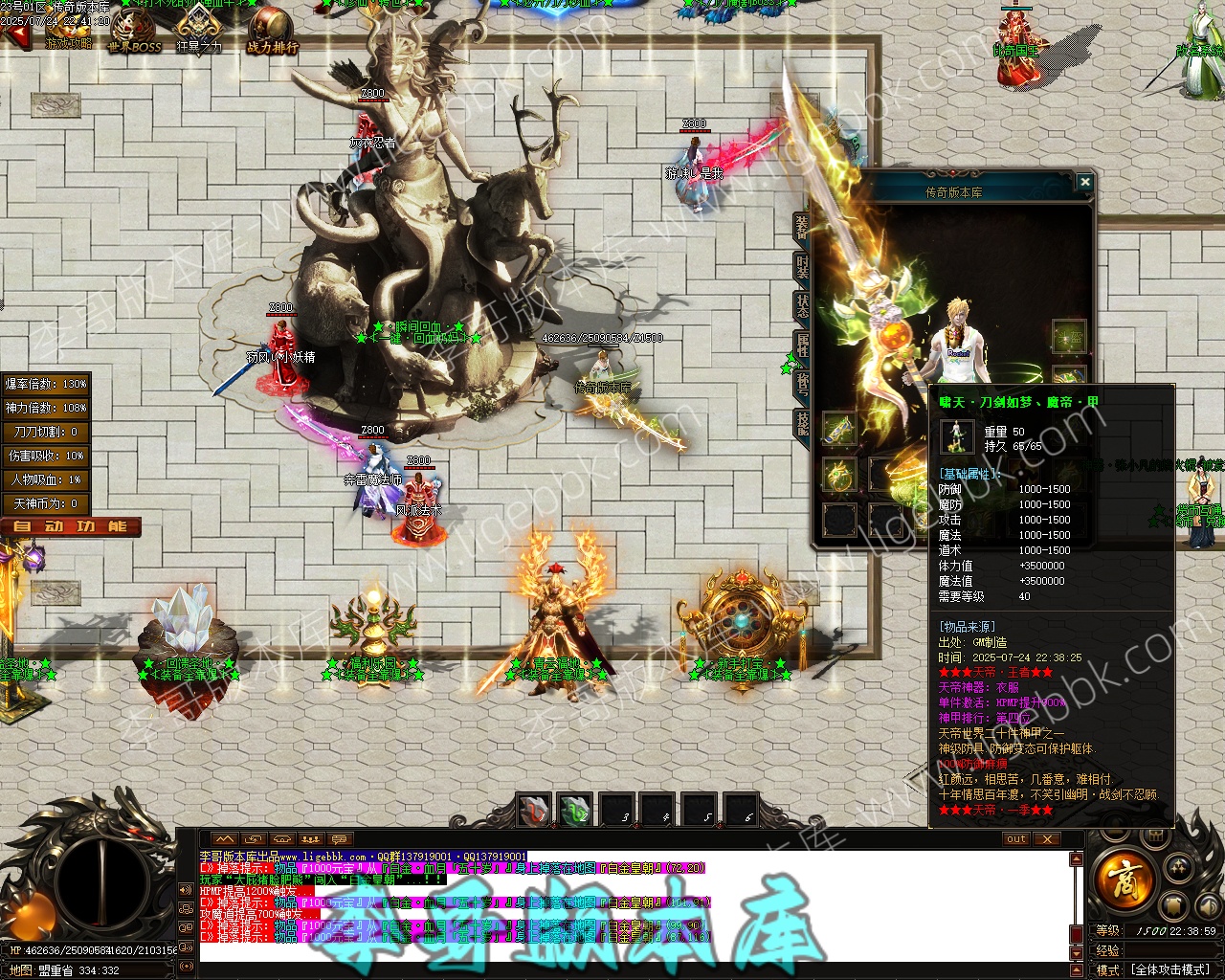The image size is (1225, 980).
Task: Select the 头盔 helmet equipment slot
Action: coord(1069,337)
